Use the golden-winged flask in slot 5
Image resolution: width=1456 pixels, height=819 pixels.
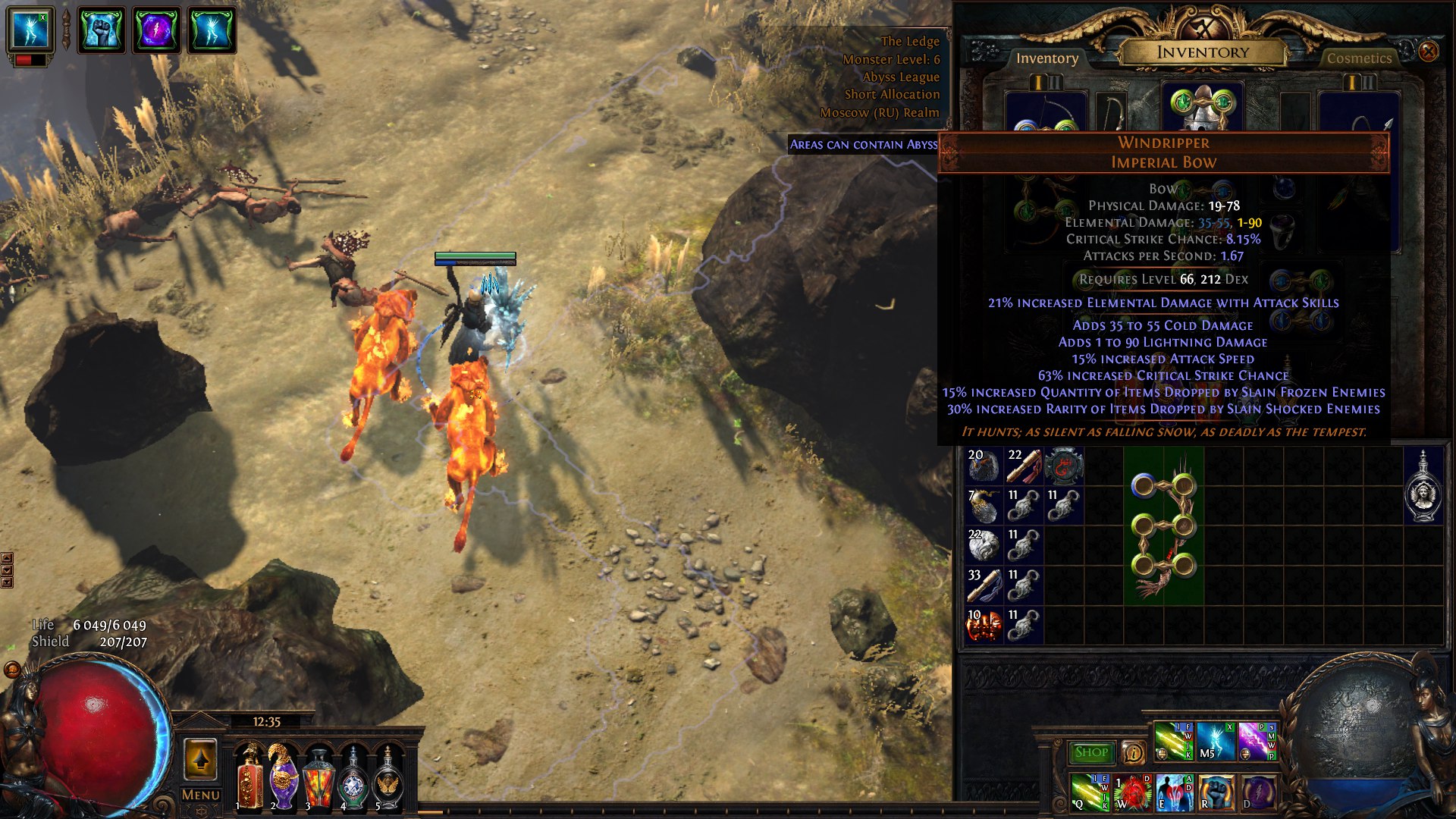[x=388, y=777]
